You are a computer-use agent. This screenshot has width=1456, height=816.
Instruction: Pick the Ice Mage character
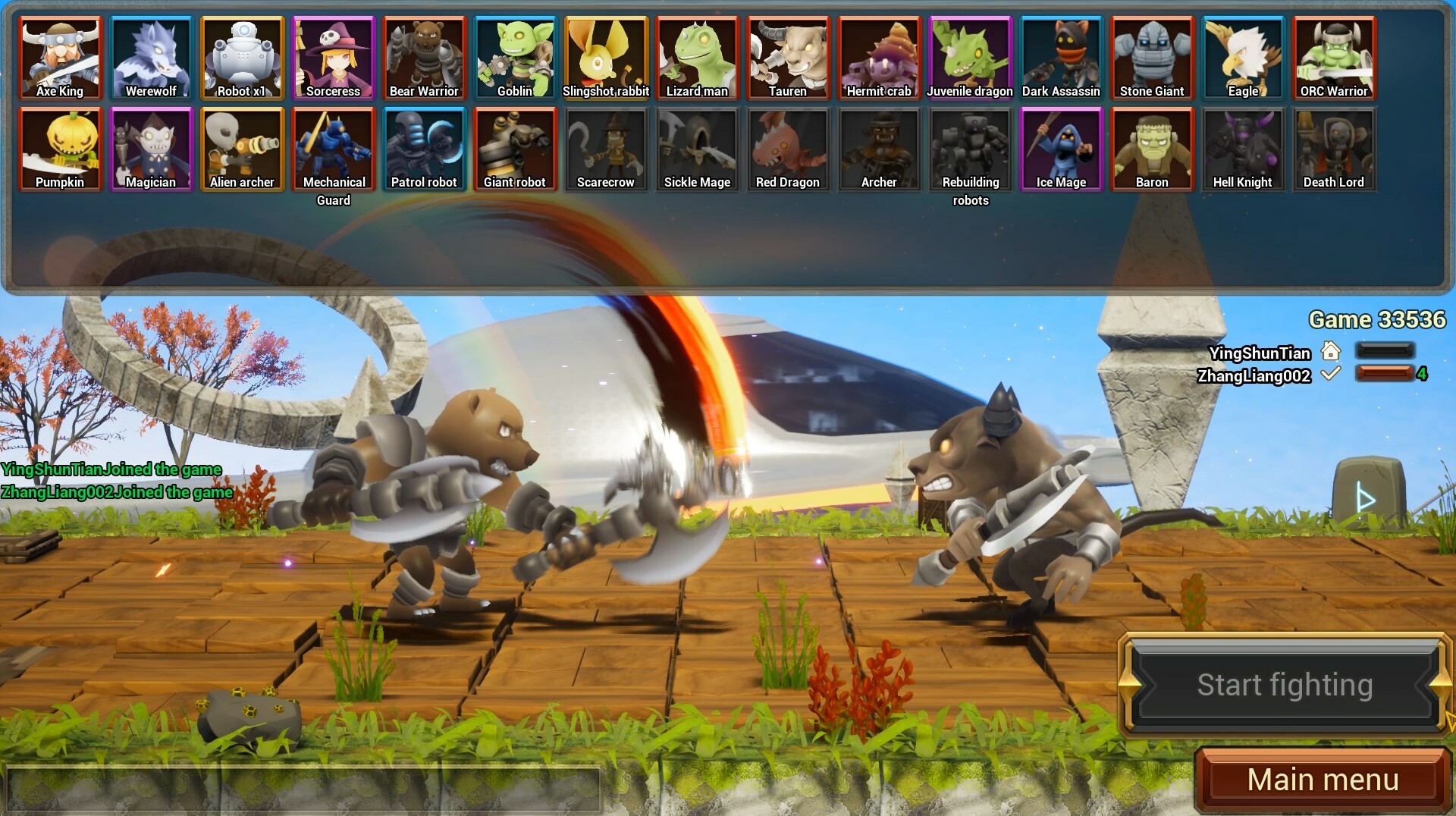[1061, 149]
